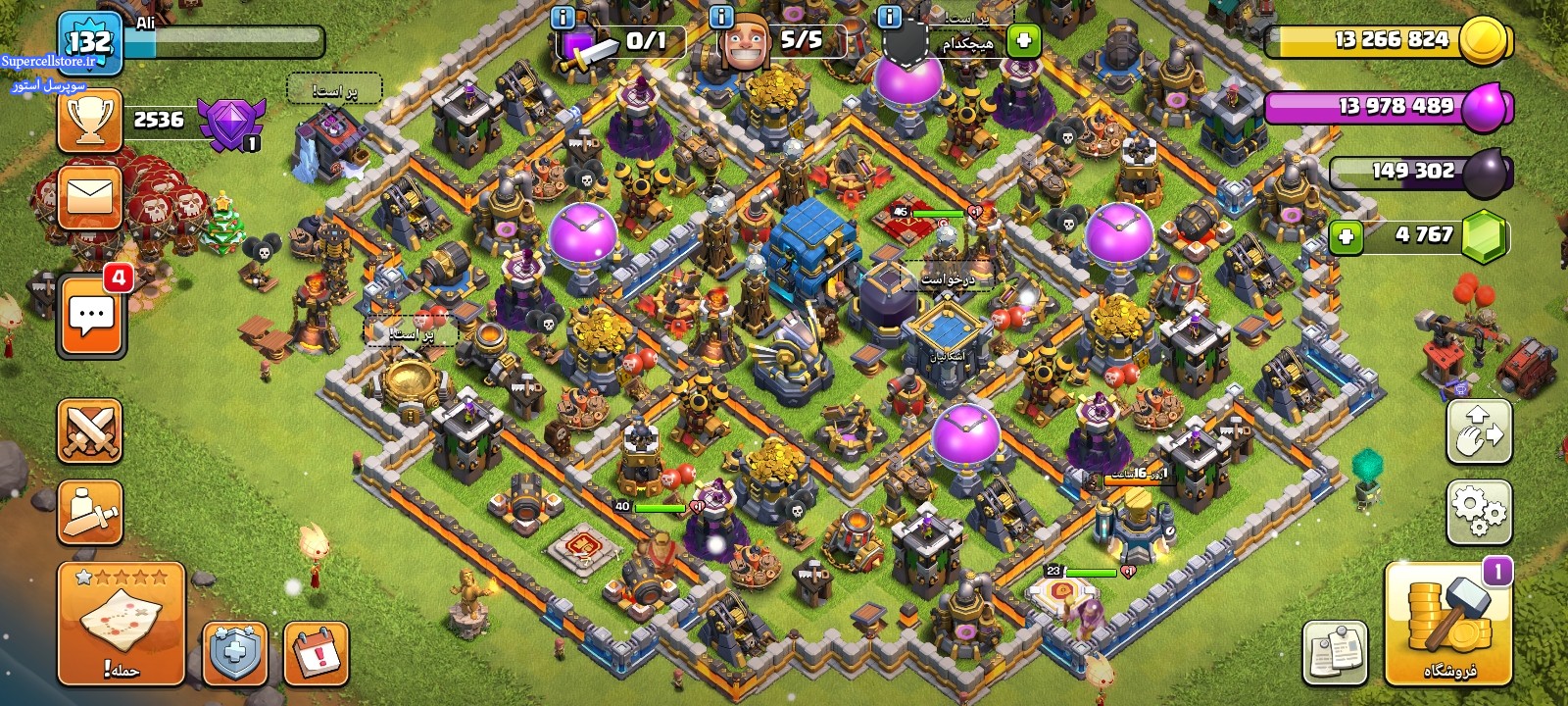Tap the dark elixir resource counter
The image size is (1568, 706).
1421,172
